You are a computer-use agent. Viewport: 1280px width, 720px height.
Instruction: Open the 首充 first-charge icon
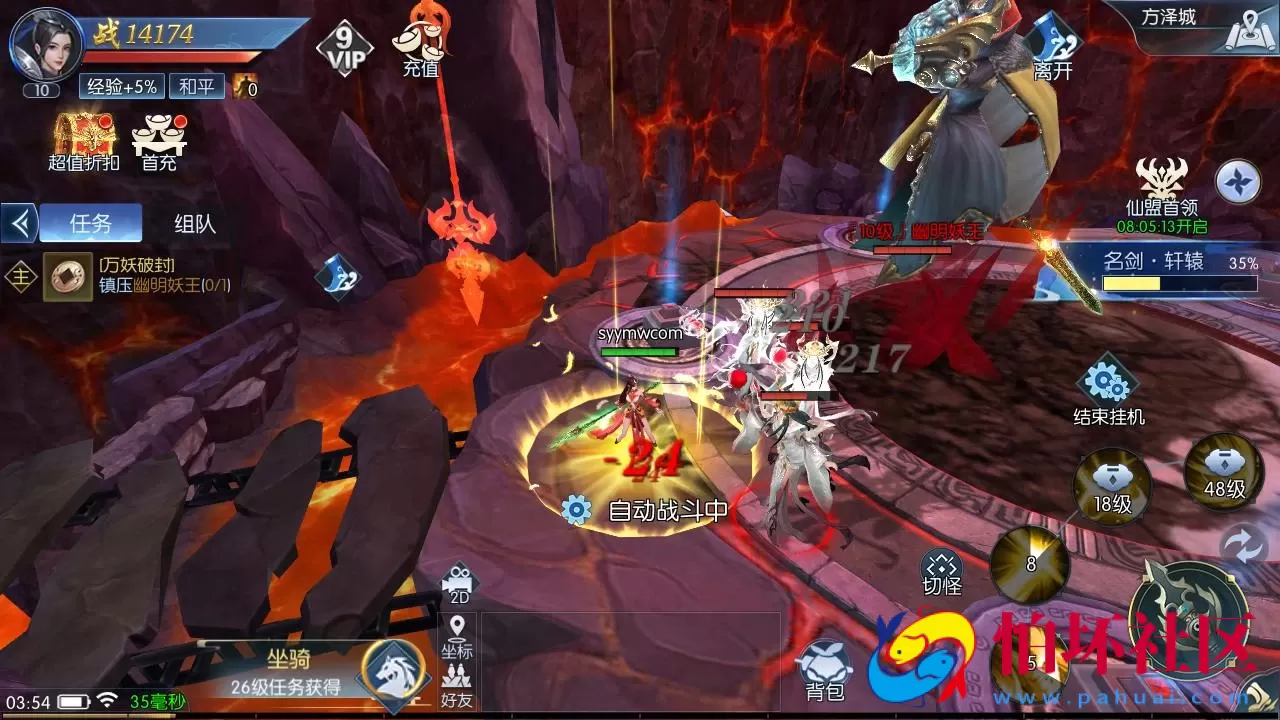(x=160, y=135)
